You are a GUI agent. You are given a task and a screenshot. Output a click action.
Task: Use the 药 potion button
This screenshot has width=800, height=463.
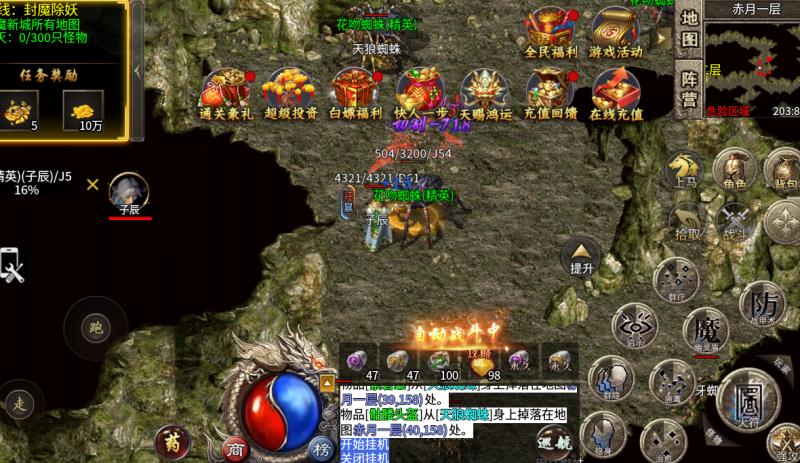coord(170,440)
